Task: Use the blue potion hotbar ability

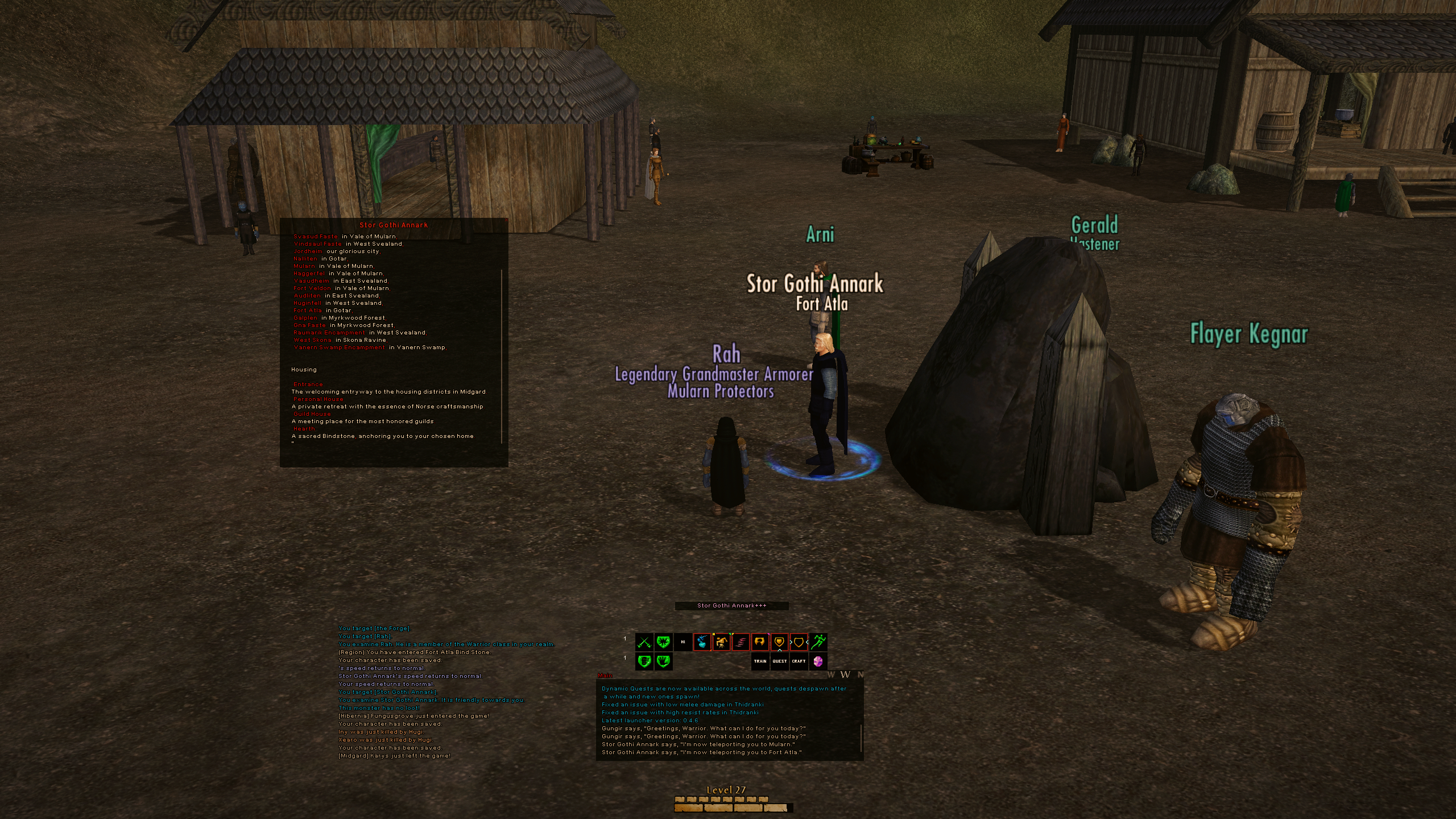Action: coord(702,642)
